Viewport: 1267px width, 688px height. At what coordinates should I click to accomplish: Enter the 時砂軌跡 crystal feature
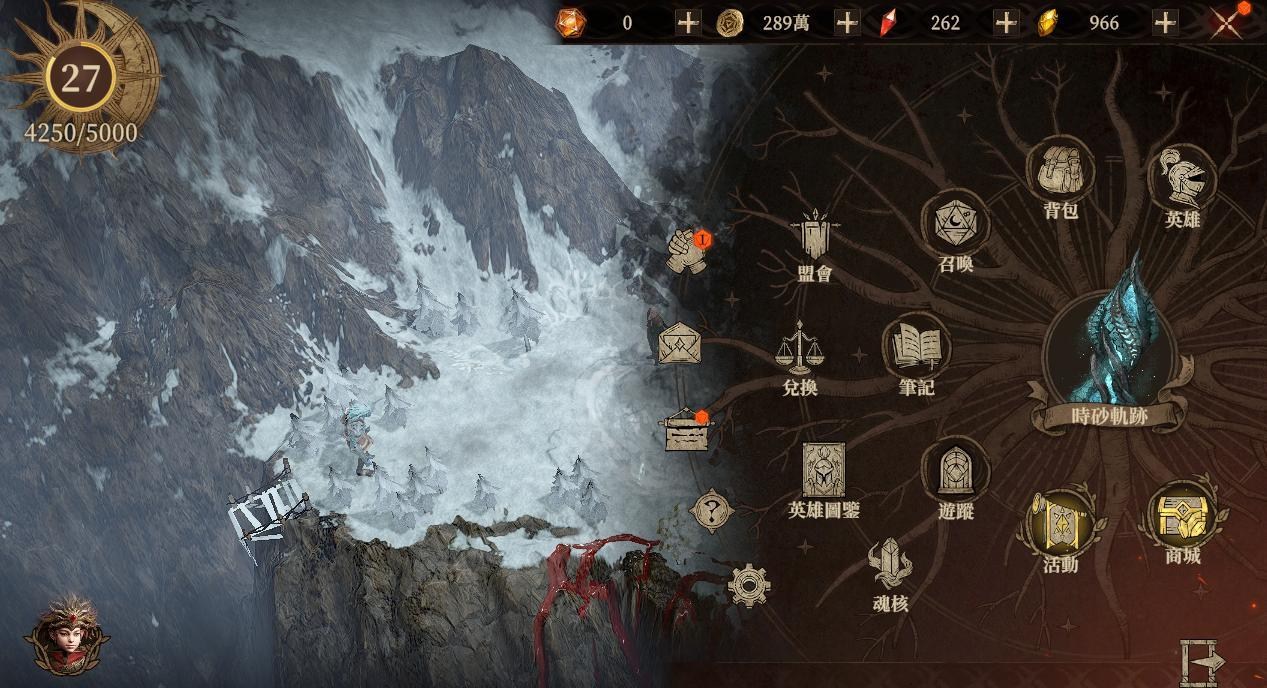click(1112, 340)
